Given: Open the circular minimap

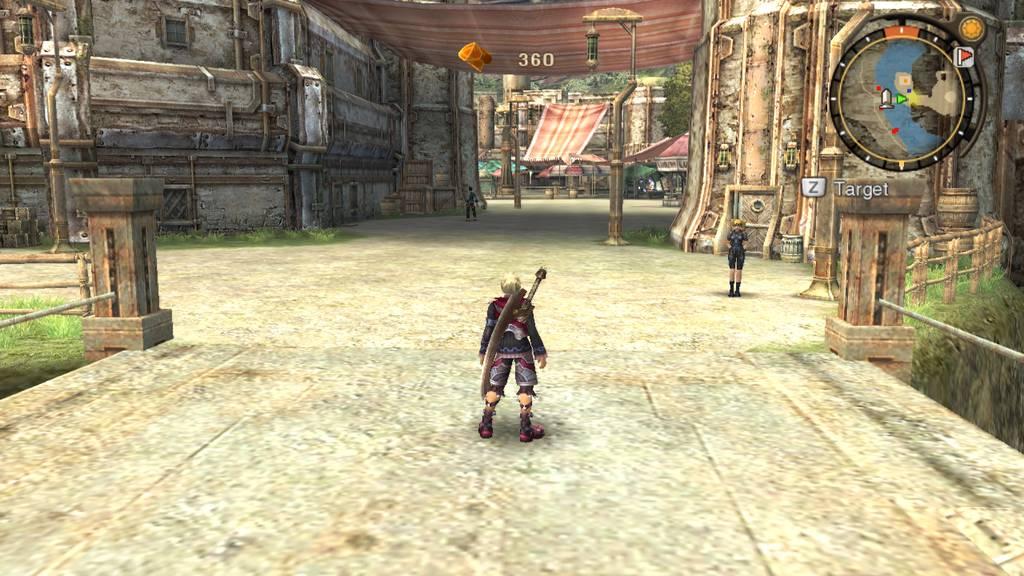Looking at the screenshot, I should [905, 96].
